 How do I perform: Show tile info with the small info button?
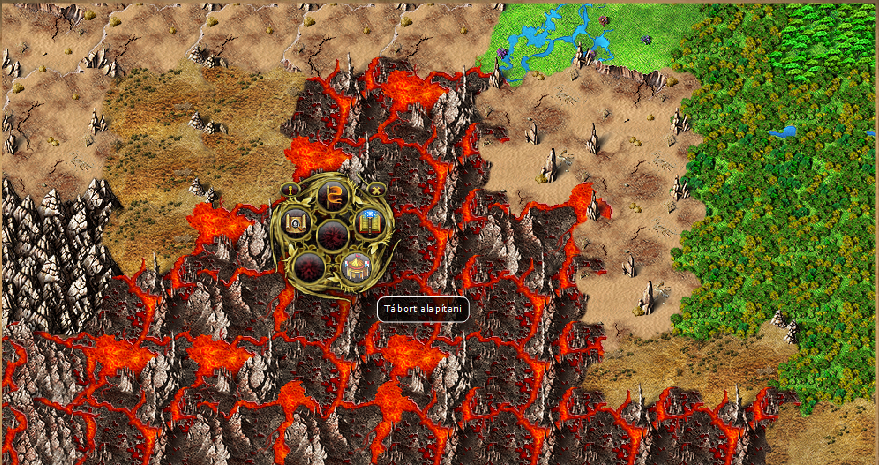point(291,188)
